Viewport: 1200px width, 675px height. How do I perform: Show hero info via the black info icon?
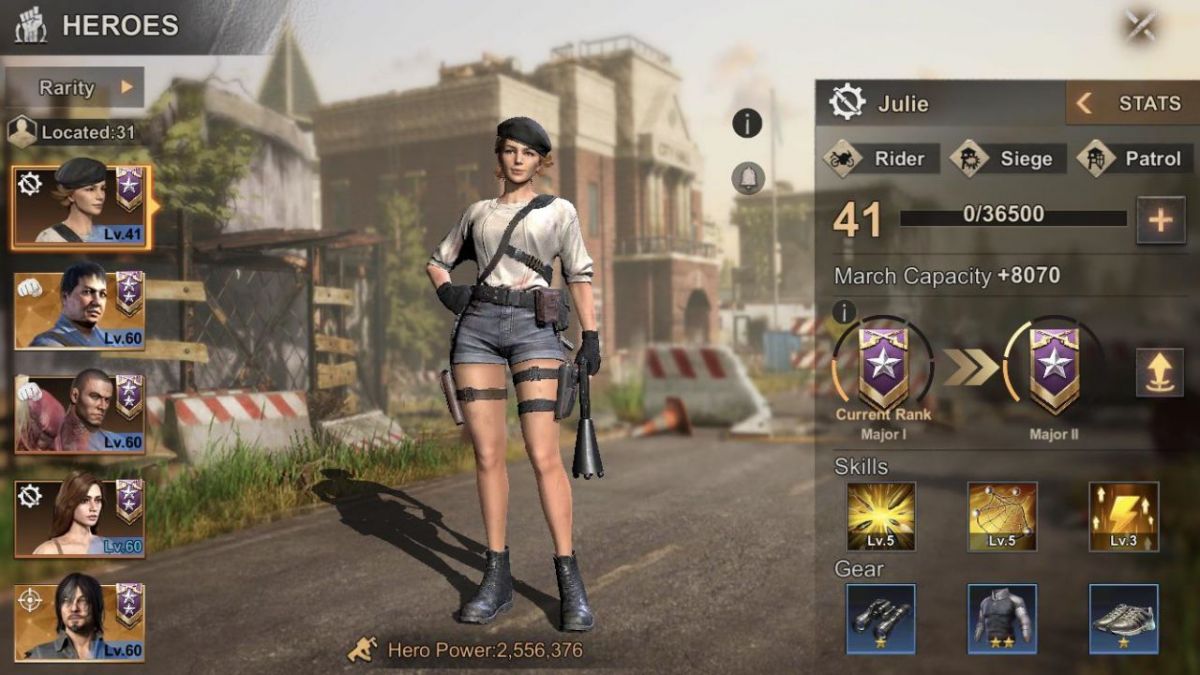pyautogui.click(x=747, y=123)
